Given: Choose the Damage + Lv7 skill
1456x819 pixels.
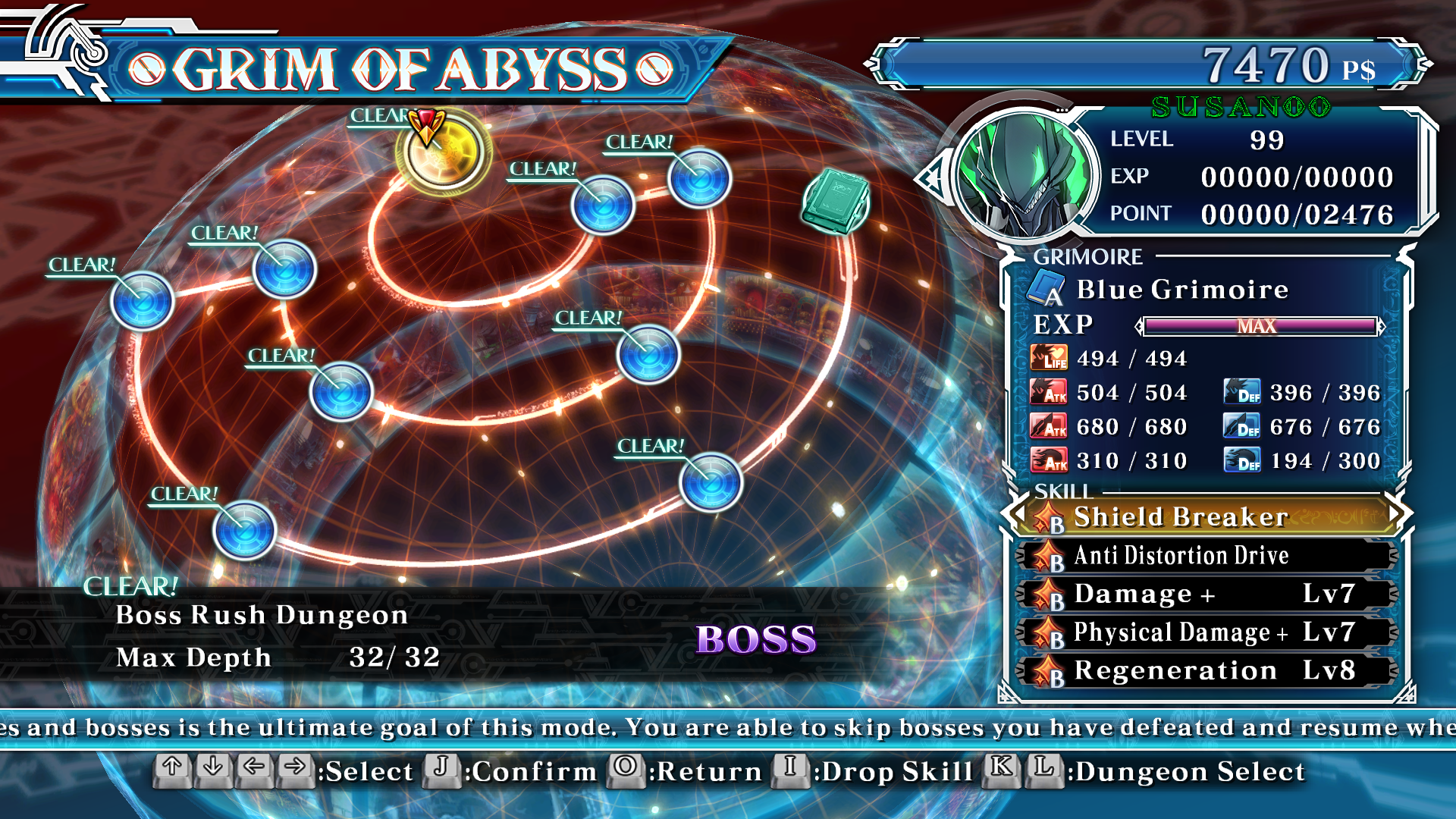Looking at the screenshot, I should pyautogui.click(x=1207, y=595).
